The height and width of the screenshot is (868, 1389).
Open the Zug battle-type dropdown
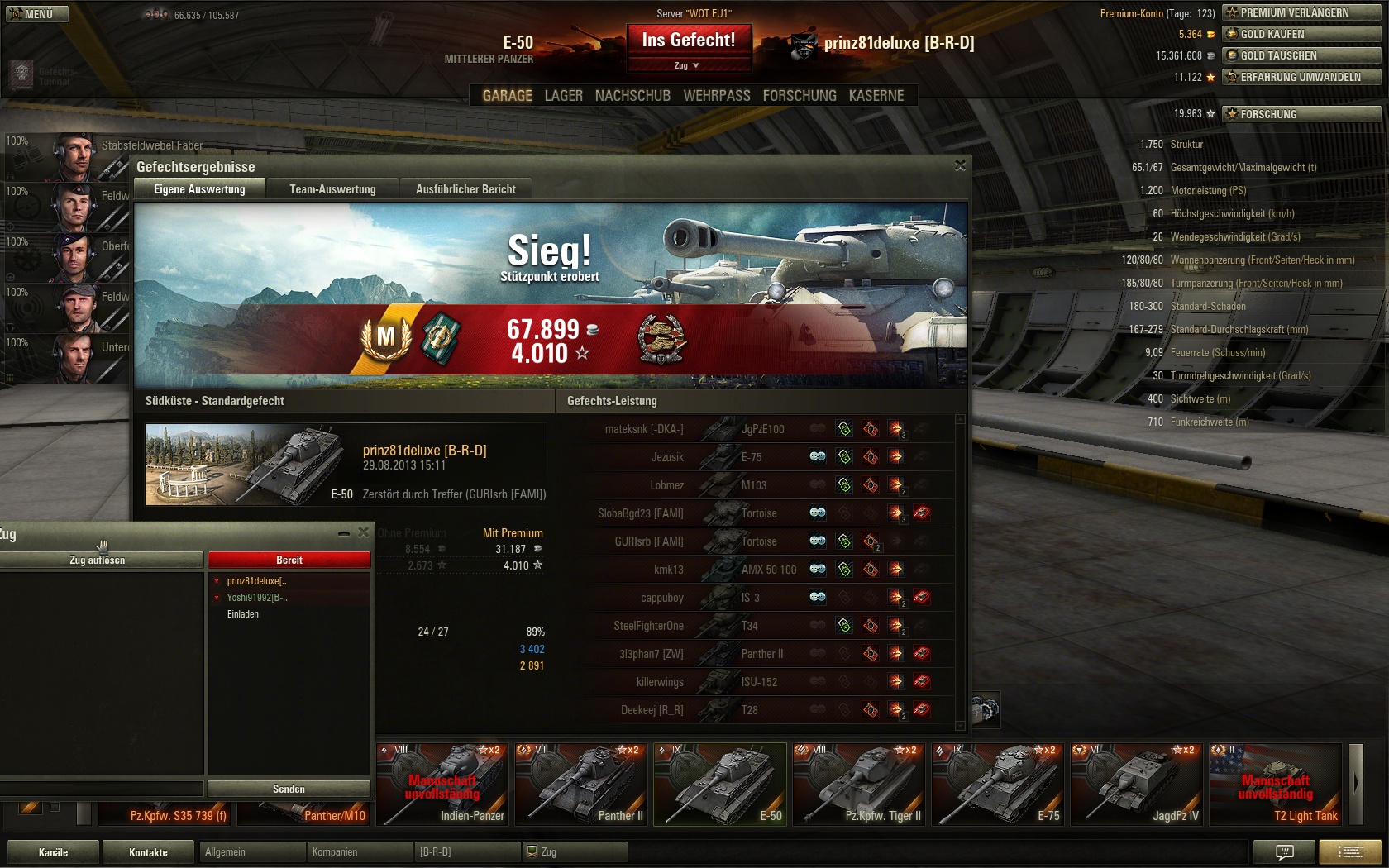(688, 65)
